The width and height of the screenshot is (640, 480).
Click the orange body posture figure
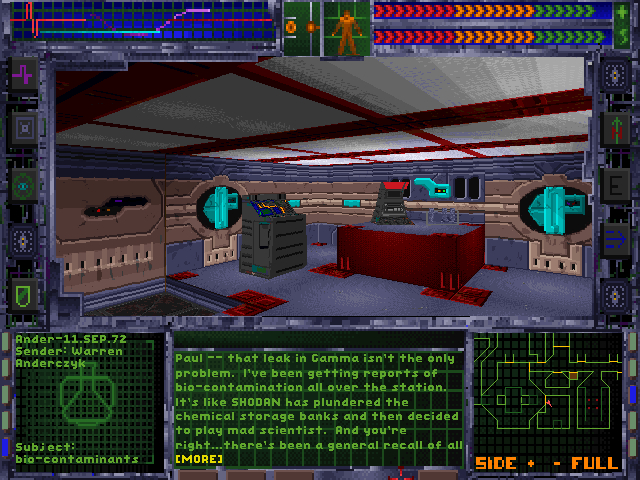tap(347, 30)
